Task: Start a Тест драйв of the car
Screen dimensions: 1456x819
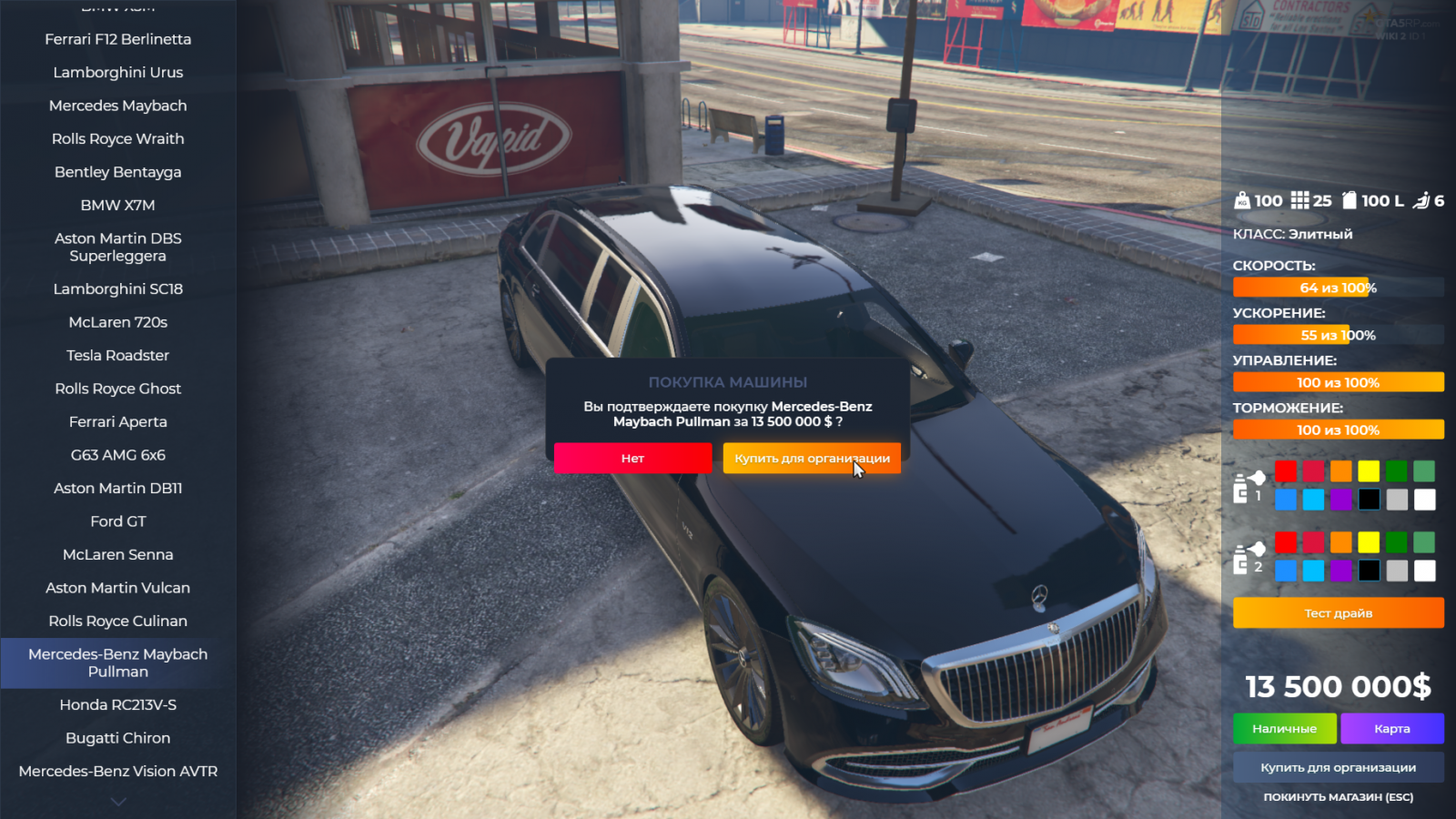Action: coord(1338,613)
